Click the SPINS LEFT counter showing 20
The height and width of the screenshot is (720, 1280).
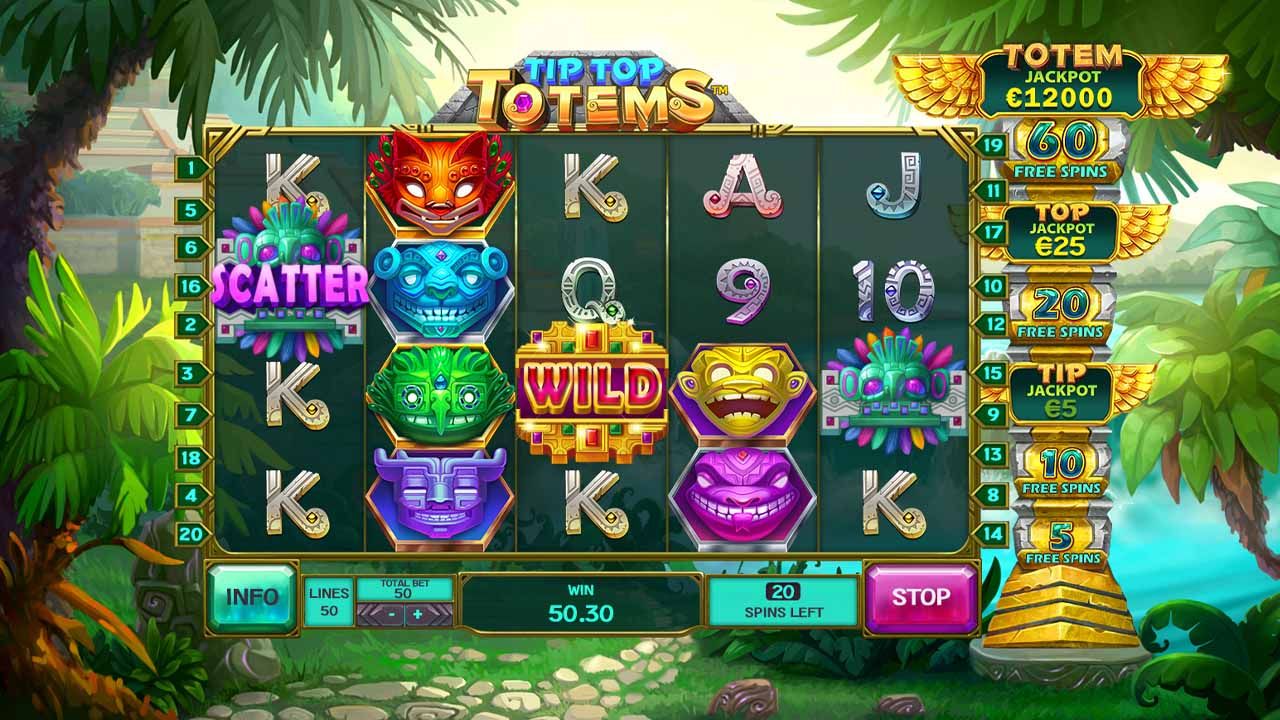coord(785,600)
